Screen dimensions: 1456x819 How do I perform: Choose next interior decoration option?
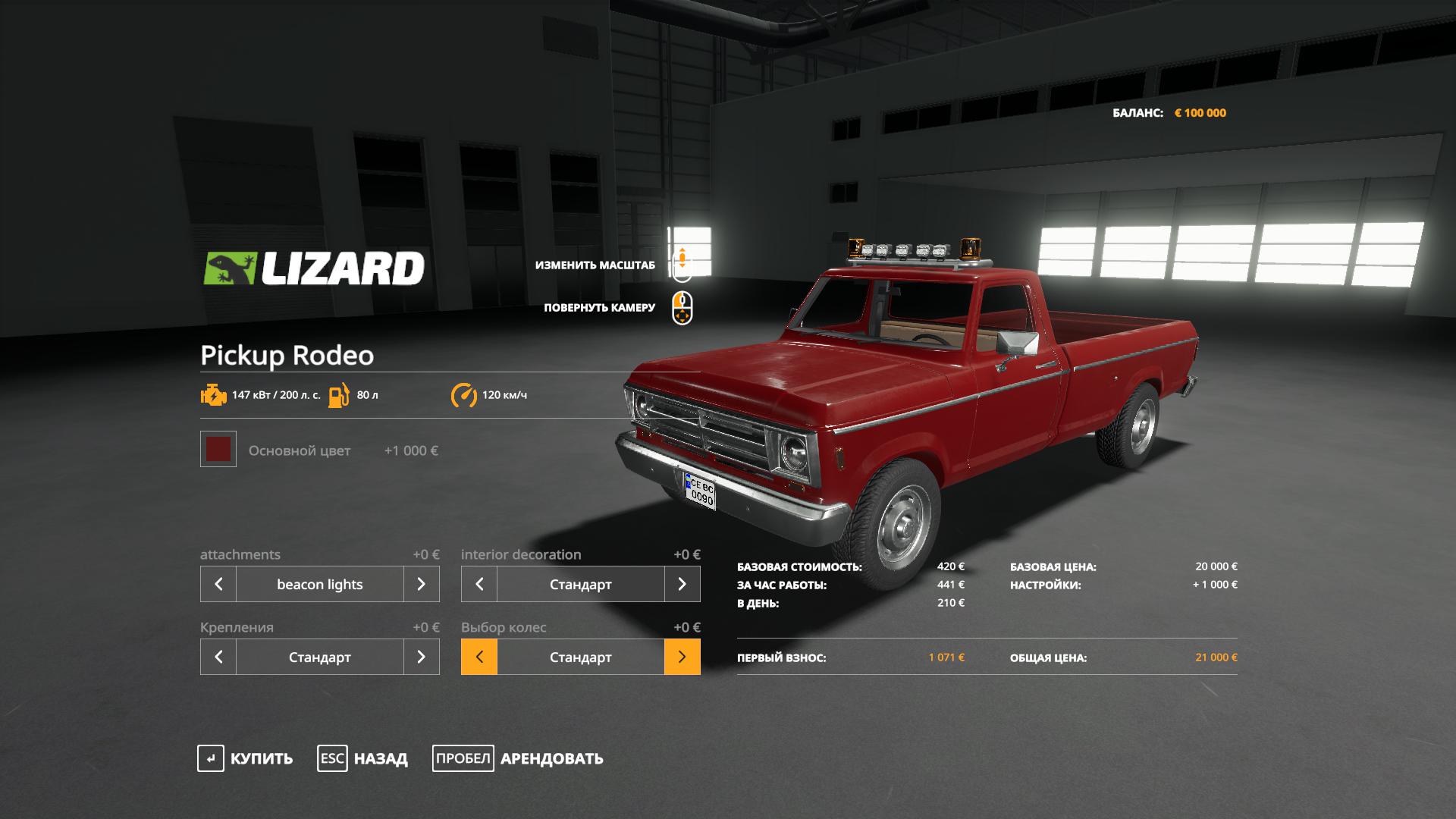pyautogui.click(x=682, y=584)
